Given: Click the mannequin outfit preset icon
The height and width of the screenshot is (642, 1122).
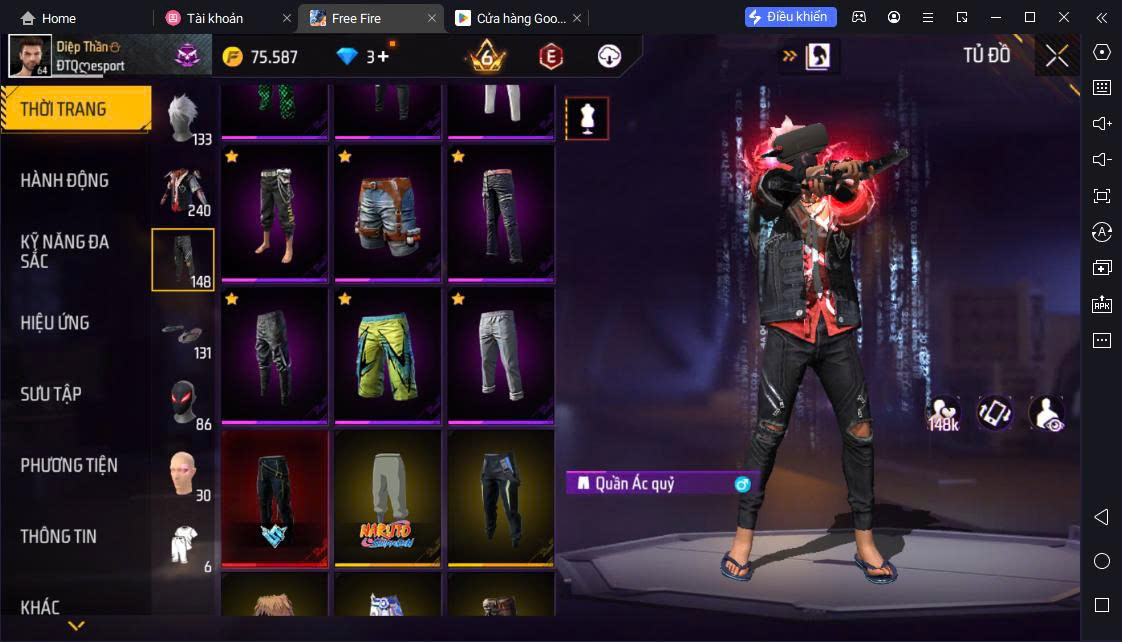Looking at the screenshot, I should click(587, 119).
